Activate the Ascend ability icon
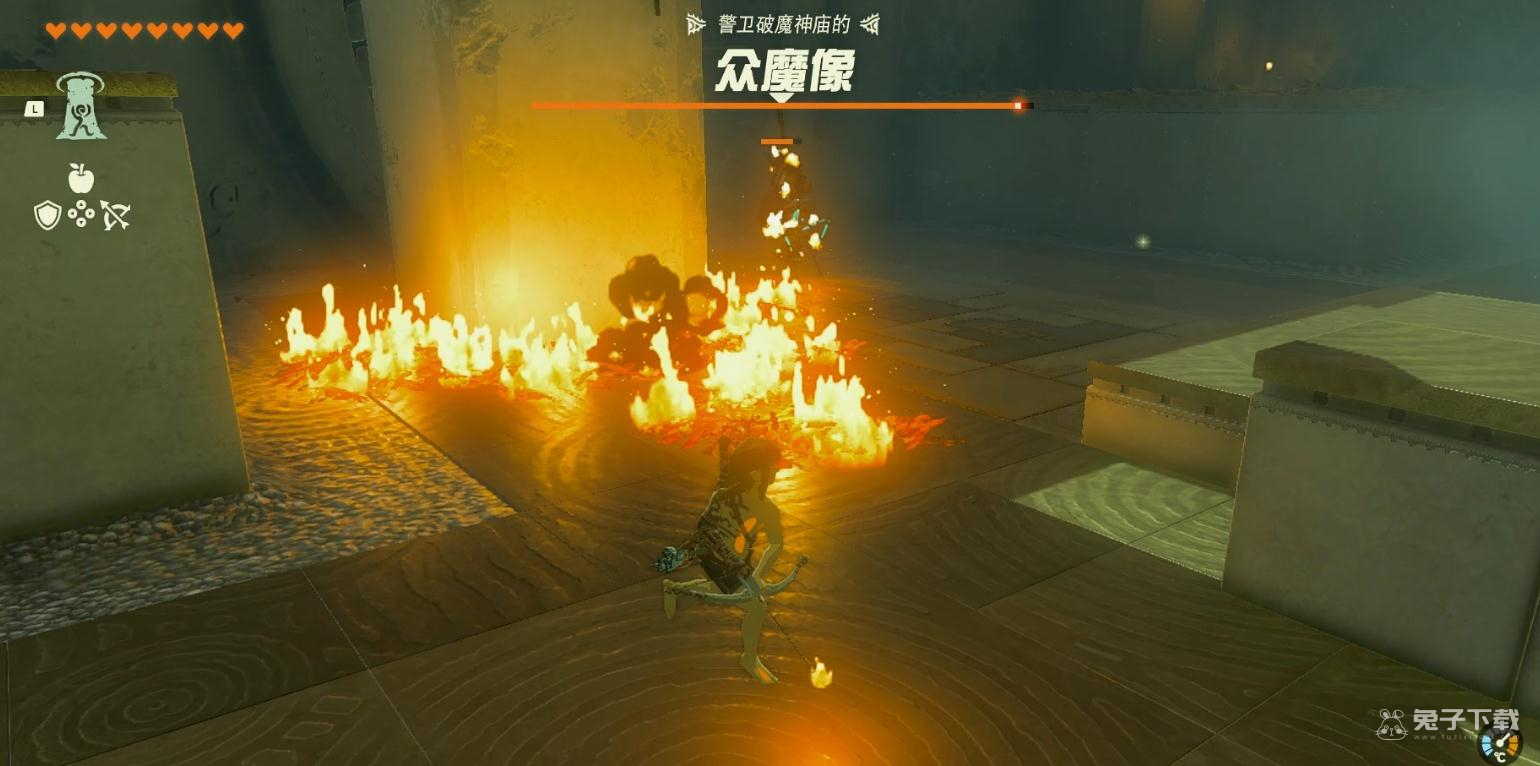 81,106
